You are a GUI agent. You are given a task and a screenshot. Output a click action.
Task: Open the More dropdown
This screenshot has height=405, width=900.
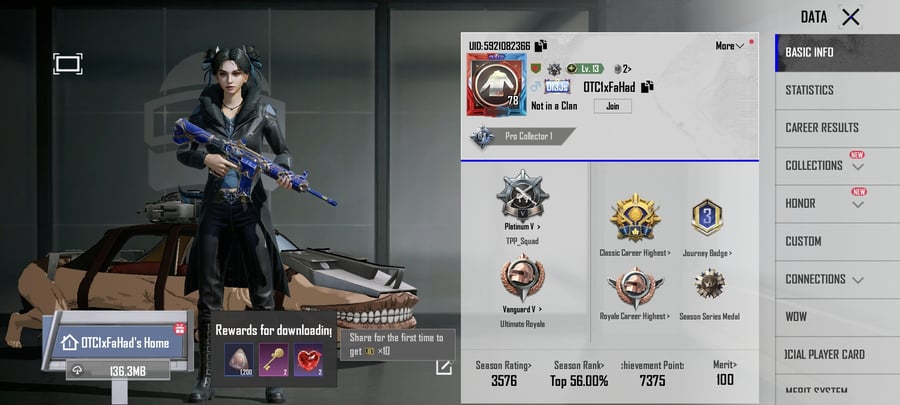tap(730, 46)
